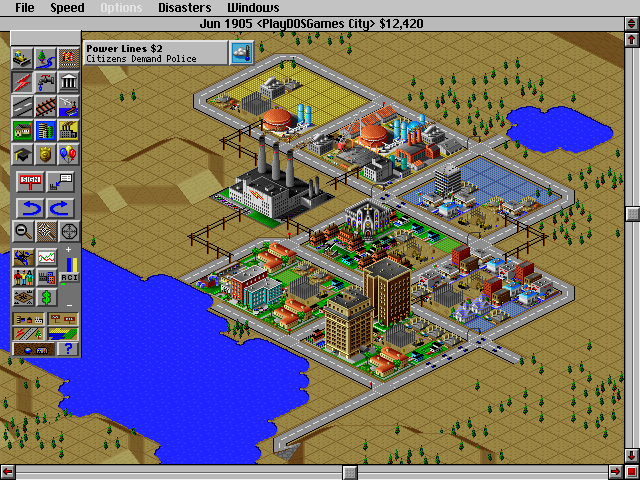
Task: Click the weather thermometer icon on status bar
Action: point(240,52)
